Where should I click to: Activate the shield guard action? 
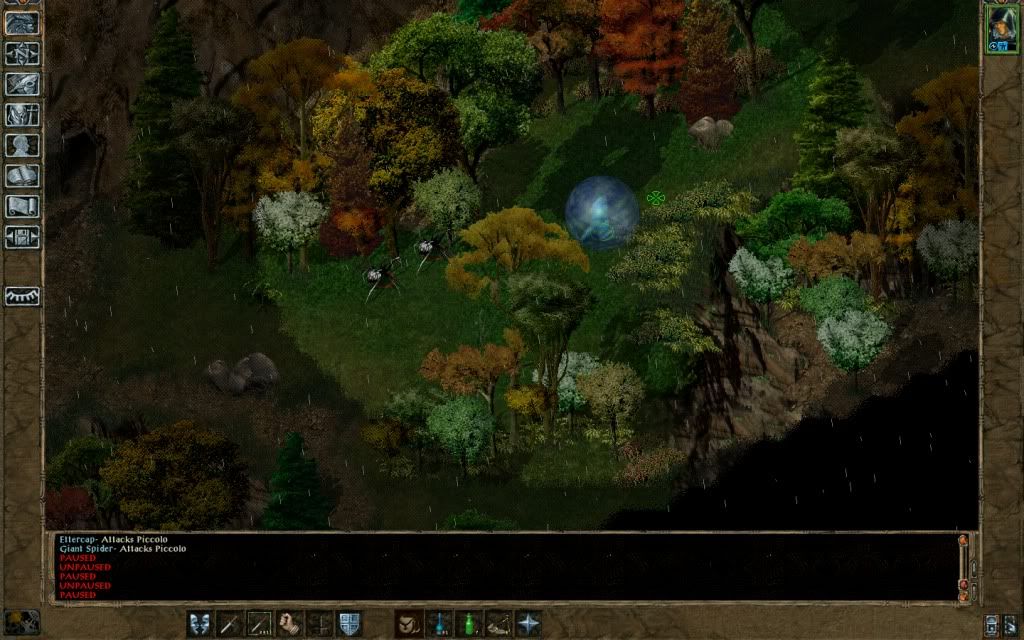[x=349, y=623]
